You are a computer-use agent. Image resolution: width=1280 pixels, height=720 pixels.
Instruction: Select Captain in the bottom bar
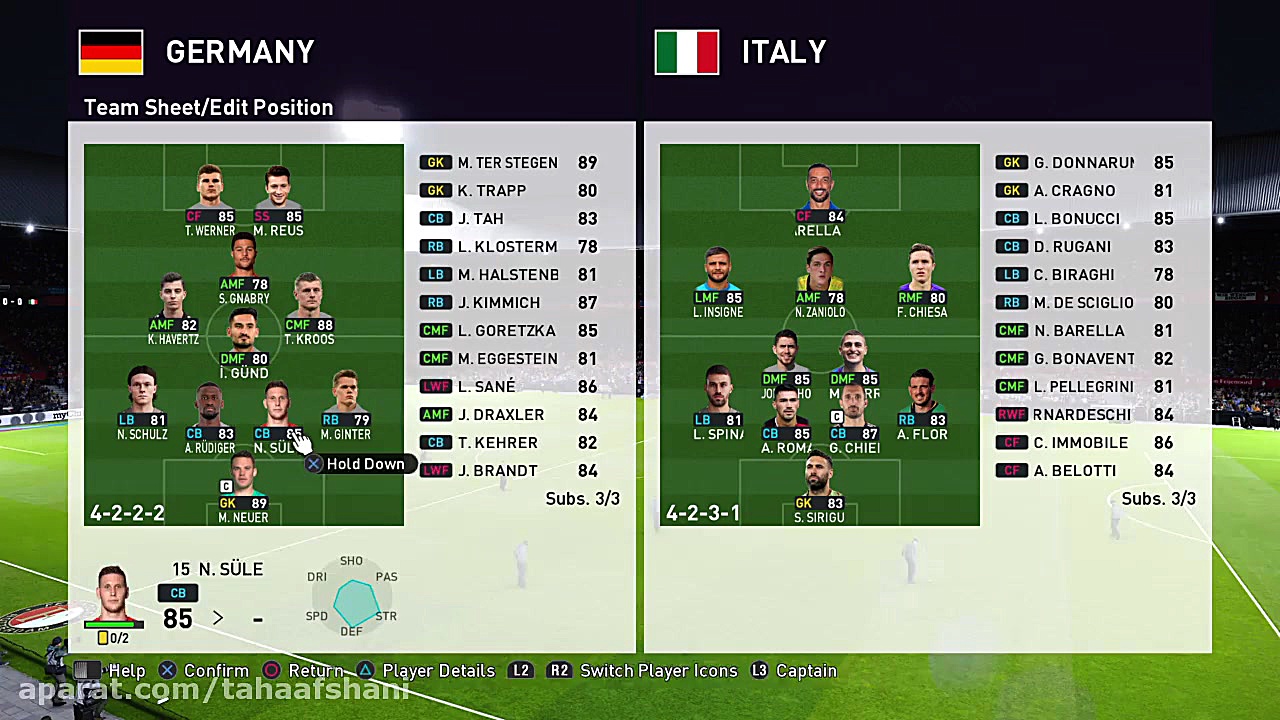[x=806, y=670]
